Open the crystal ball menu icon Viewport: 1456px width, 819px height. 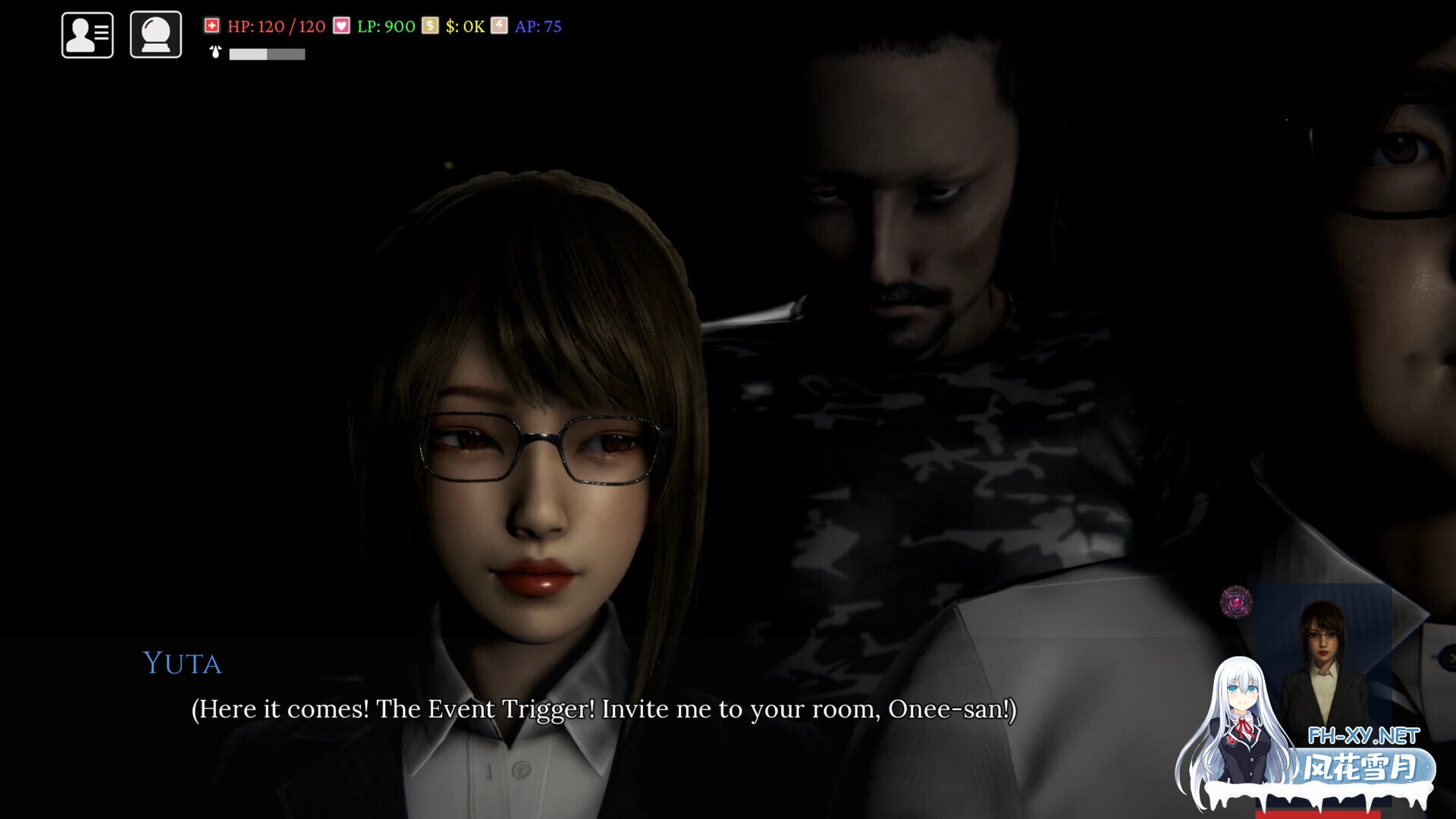[x=155, y=33]
